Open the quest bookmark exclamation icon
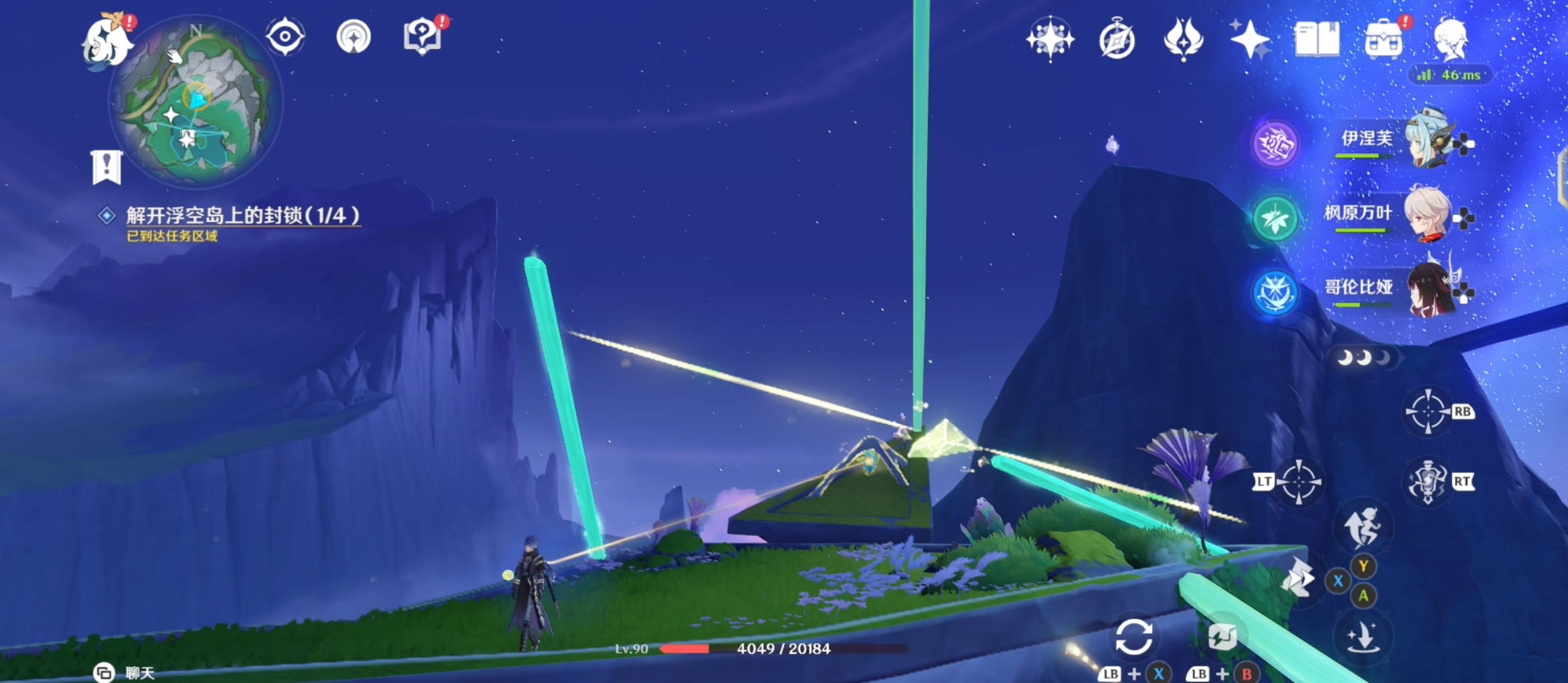 pyautogui.click(x=107, y=166)
